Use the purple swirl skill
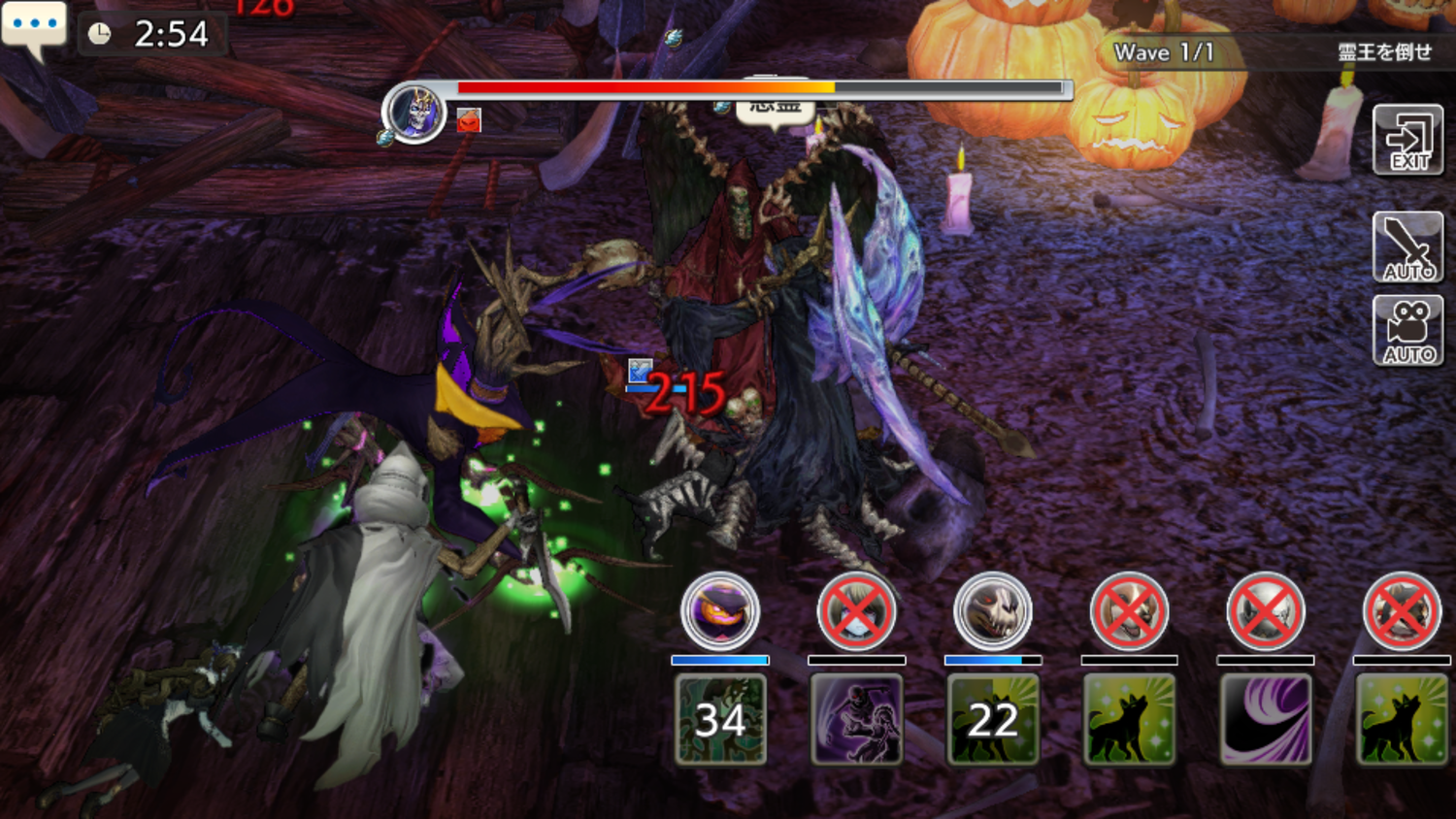This screenshot has width=1456, height=819. (x=1265, y=719)
